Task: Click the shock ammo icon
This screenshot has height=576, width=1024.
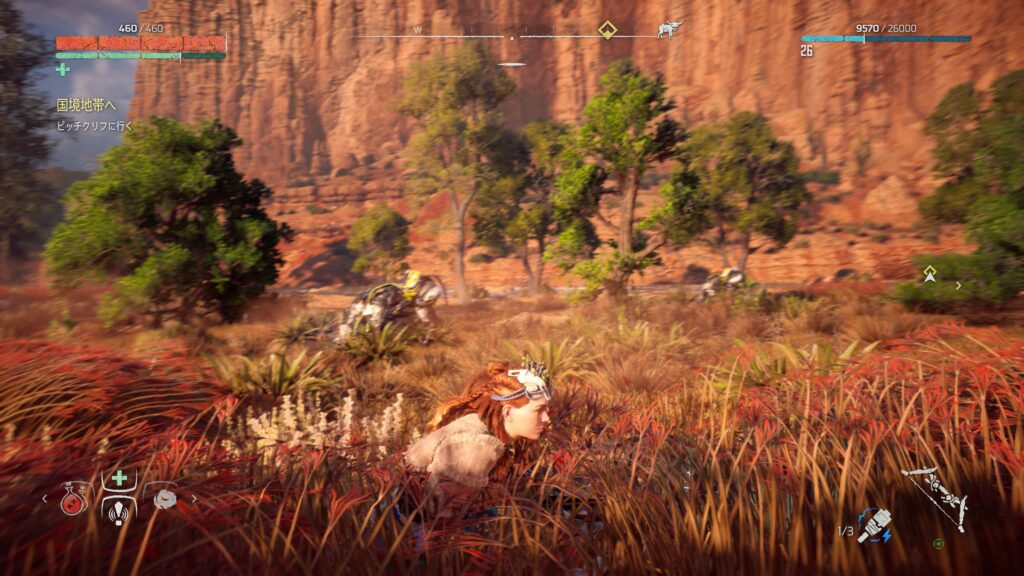Action: (x=874, y=524)
